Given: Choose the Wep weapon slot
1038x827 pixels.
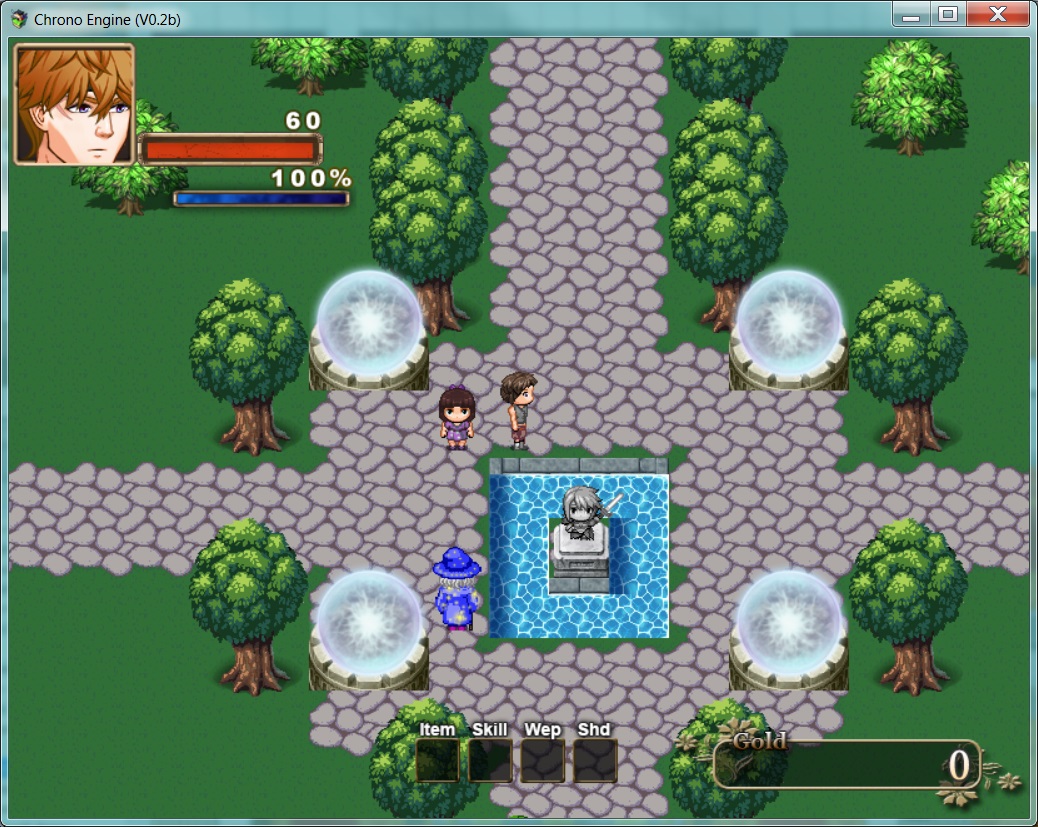Looking at the screenshot, I should point(542,760).
